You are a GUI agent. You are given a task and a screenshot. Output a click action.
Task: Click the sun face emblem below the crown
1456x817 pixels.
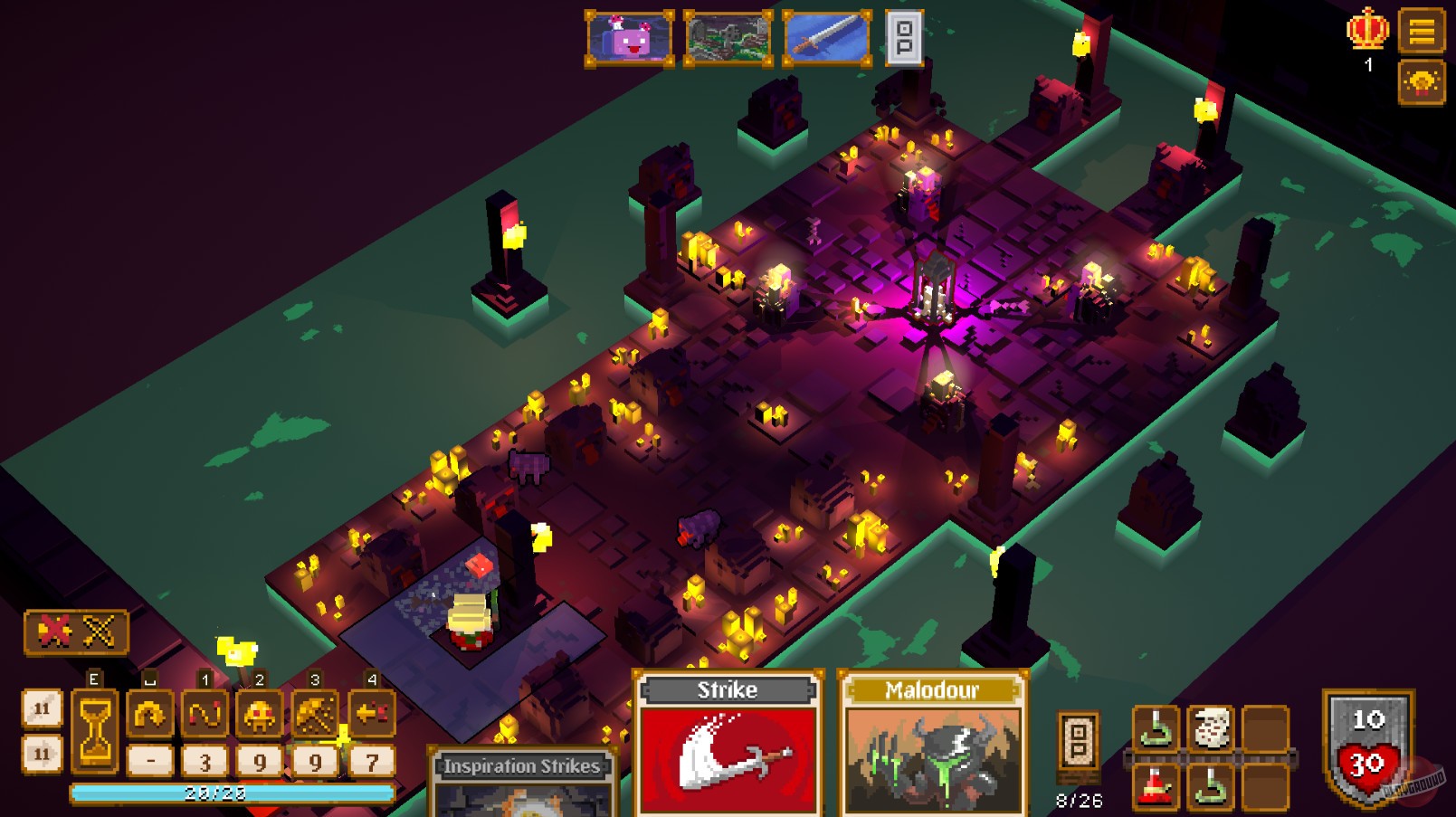(1423, 81)
